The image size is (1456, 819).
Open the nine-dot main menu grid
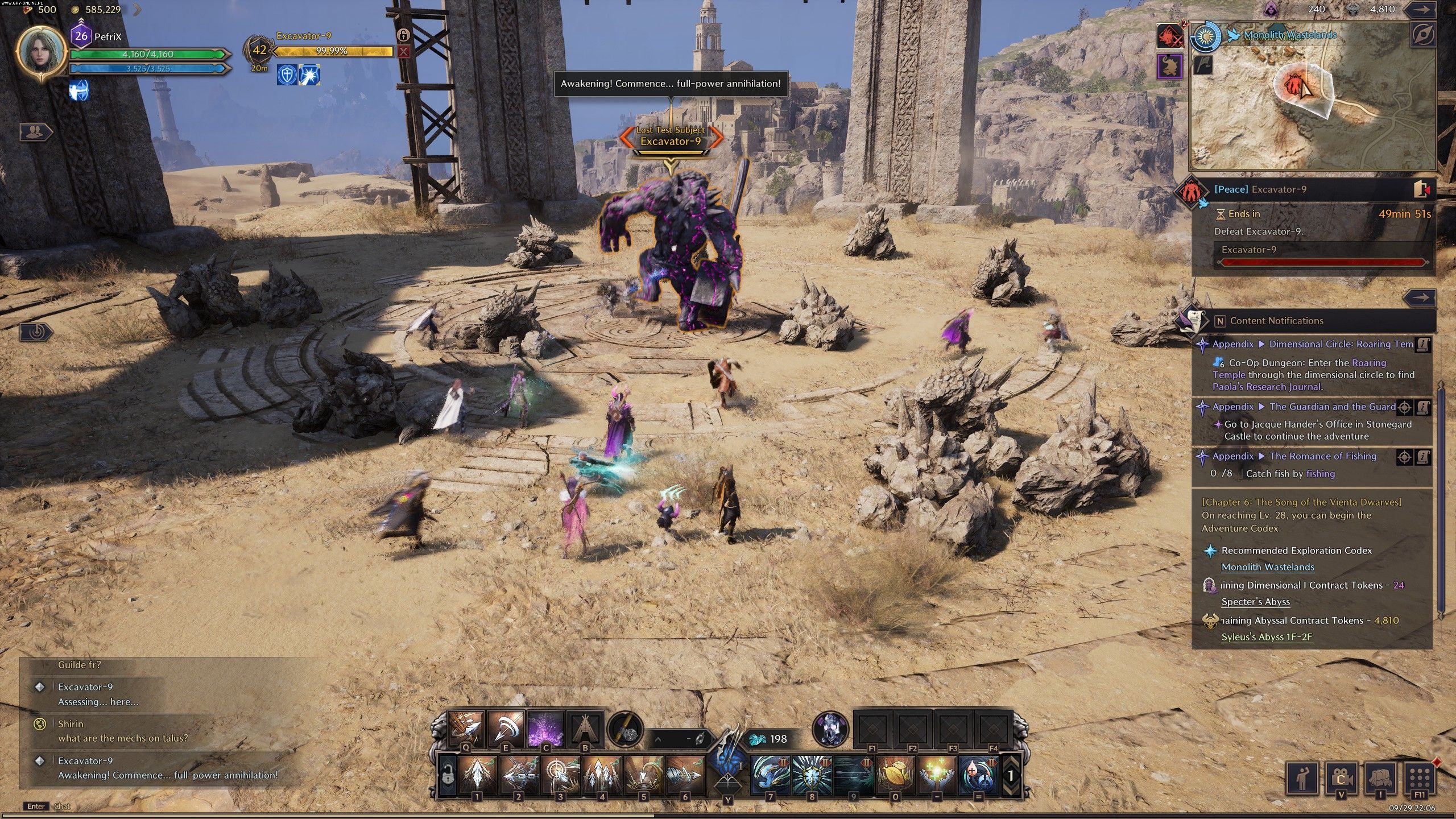(x=1420, y=777)
